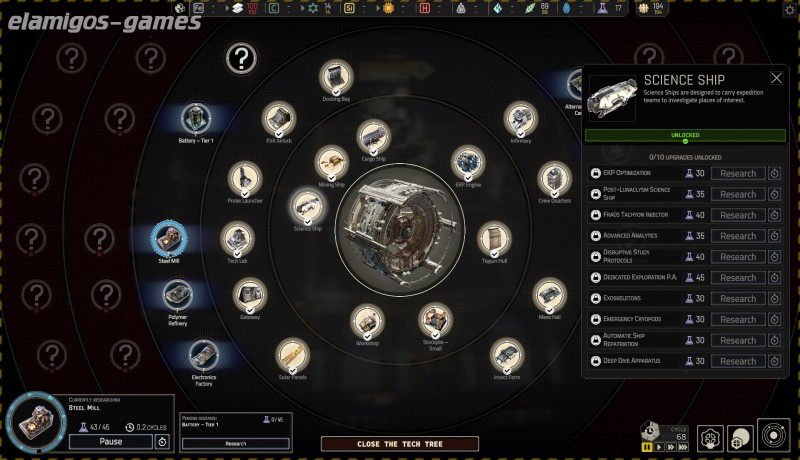Select the Steel Mill tech node
Screen dimensions: 800x460
click(x=169, y=240)
